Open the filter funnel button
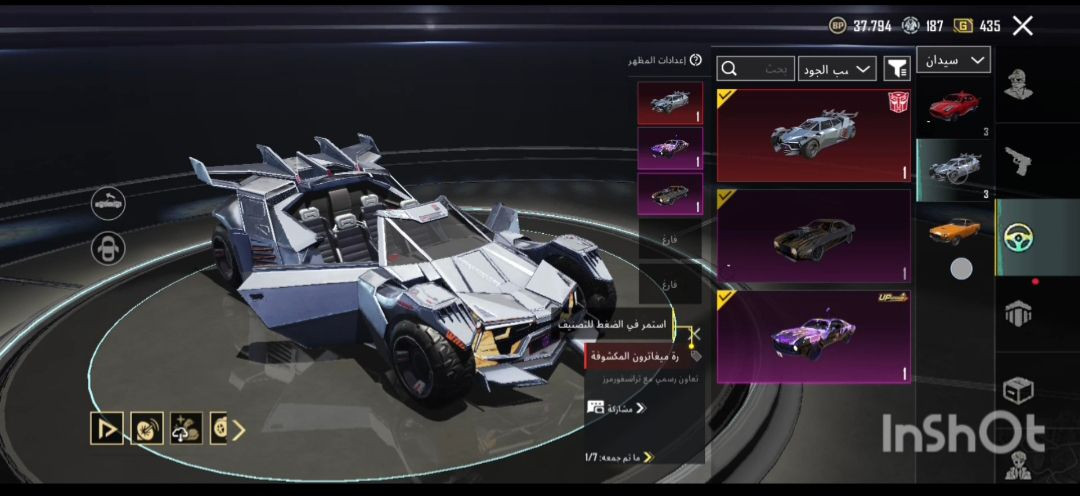Viewport: 1080px width, 496px height. 897,68
